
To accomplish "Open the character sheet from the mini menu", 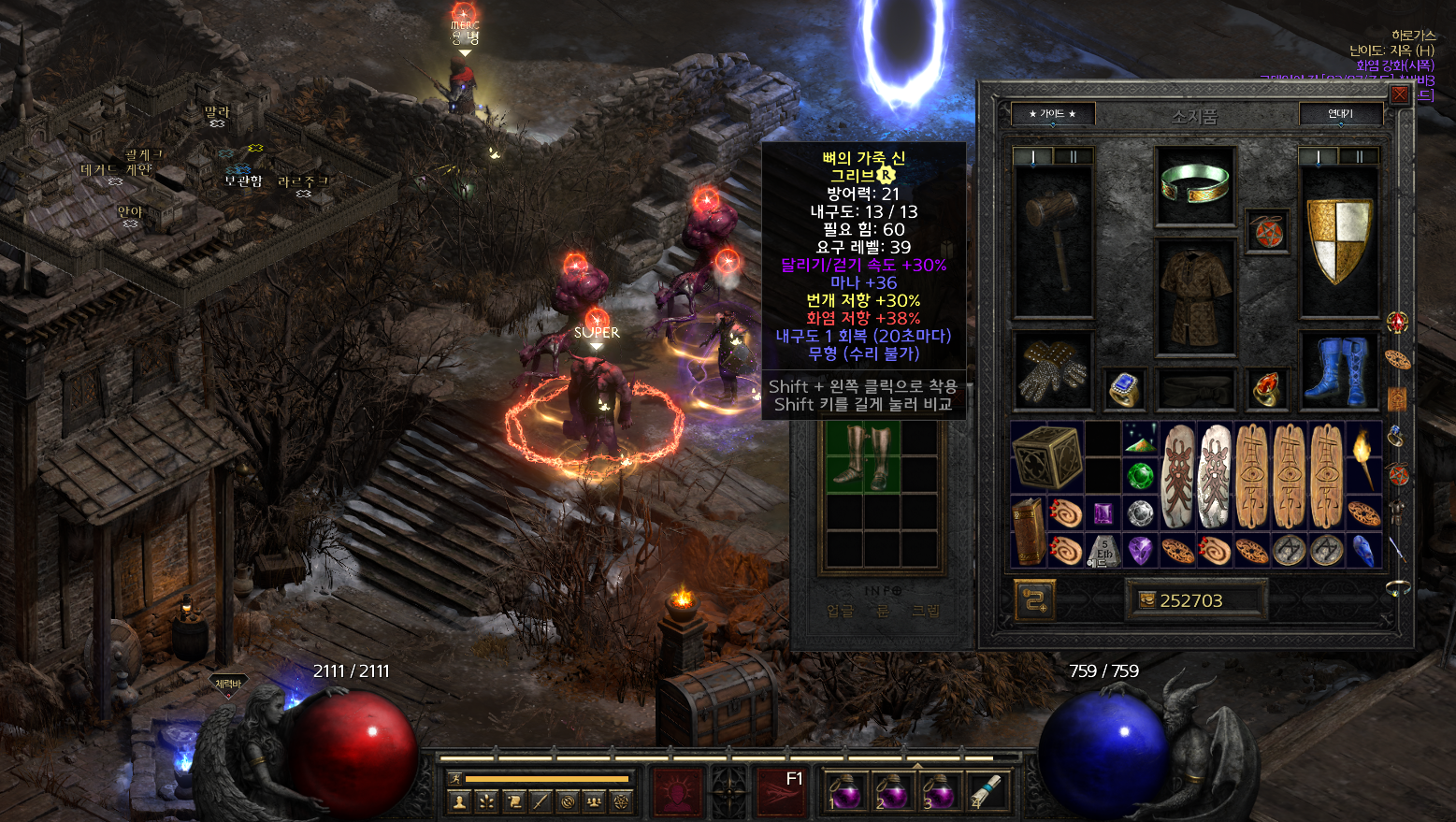I will (458, 801).
